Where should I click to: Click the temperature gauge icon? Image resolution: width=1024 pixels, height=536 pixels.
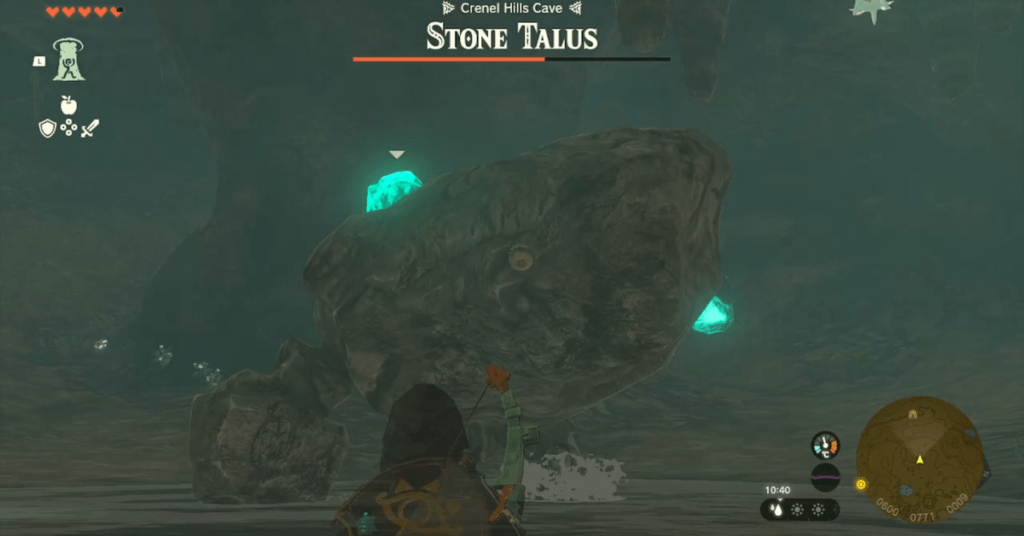(x=825, y=444)
